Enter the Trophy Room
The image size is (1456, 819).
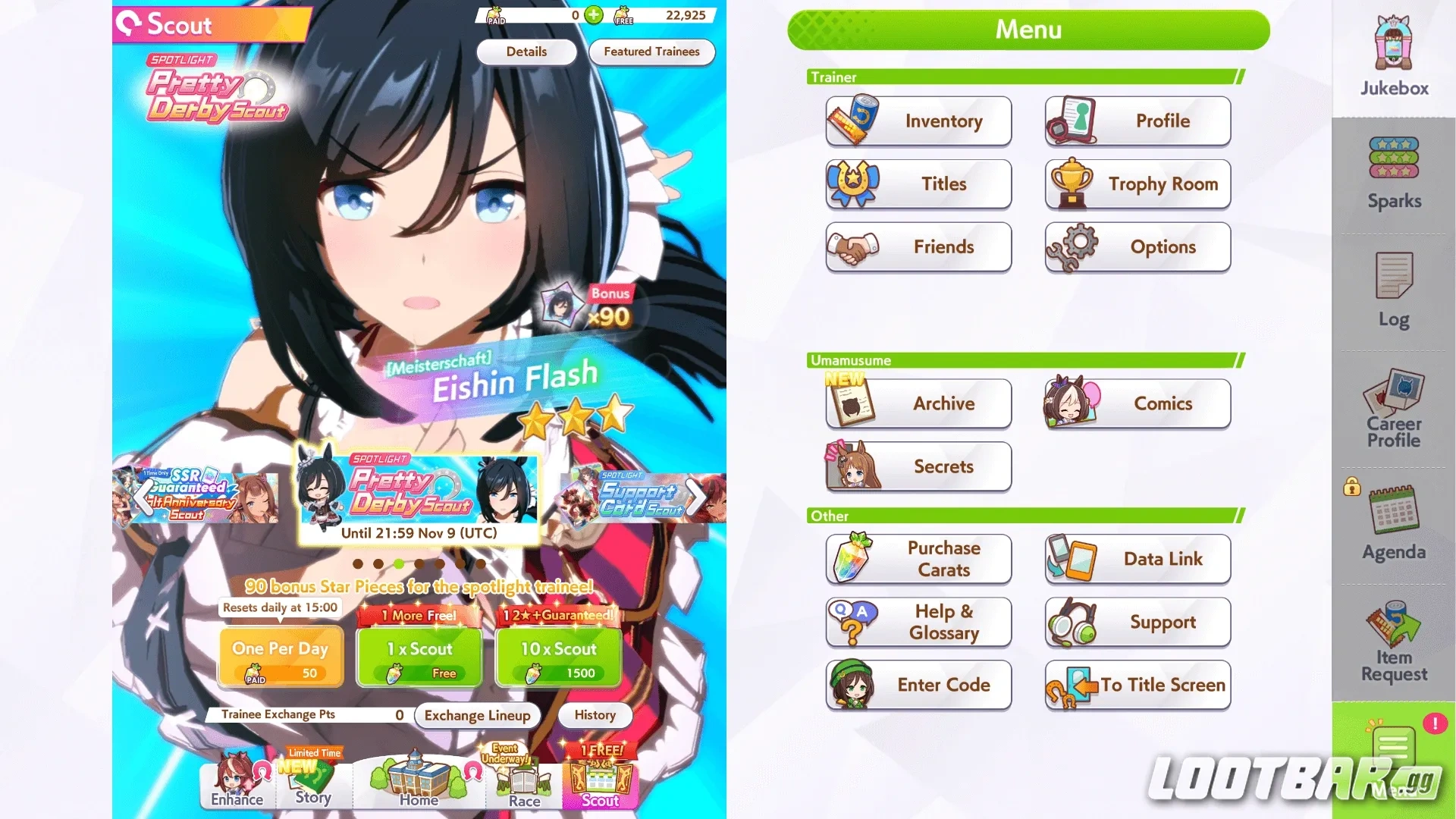click(x=1137, y=184)
